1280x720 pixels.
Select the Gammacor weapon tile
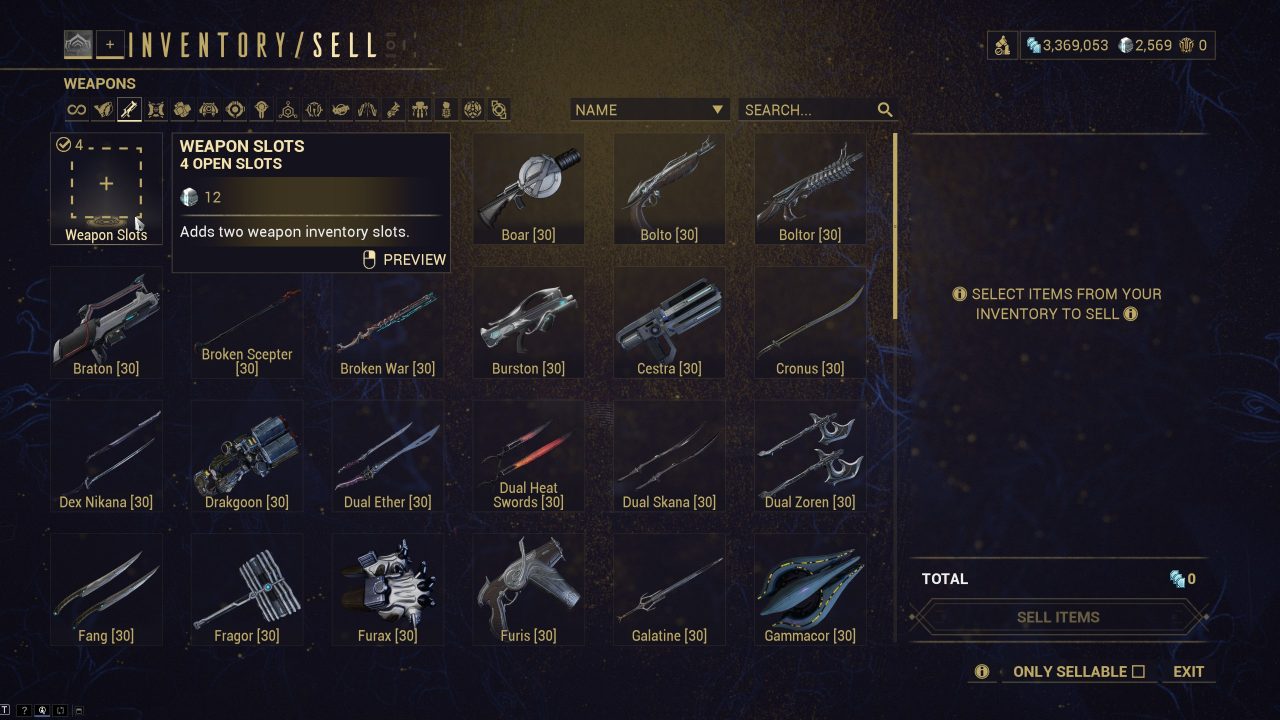(x=810, y=589)
